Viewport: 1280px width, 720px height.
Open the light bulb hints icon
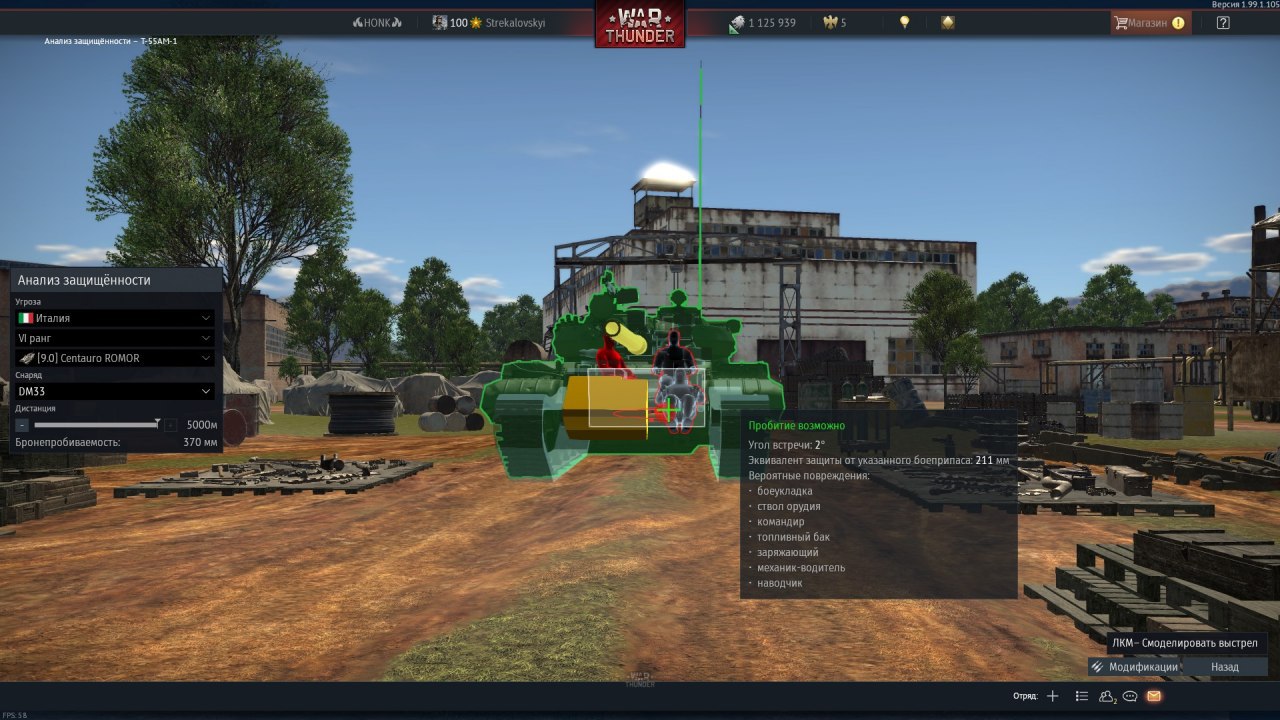(905, 22)
